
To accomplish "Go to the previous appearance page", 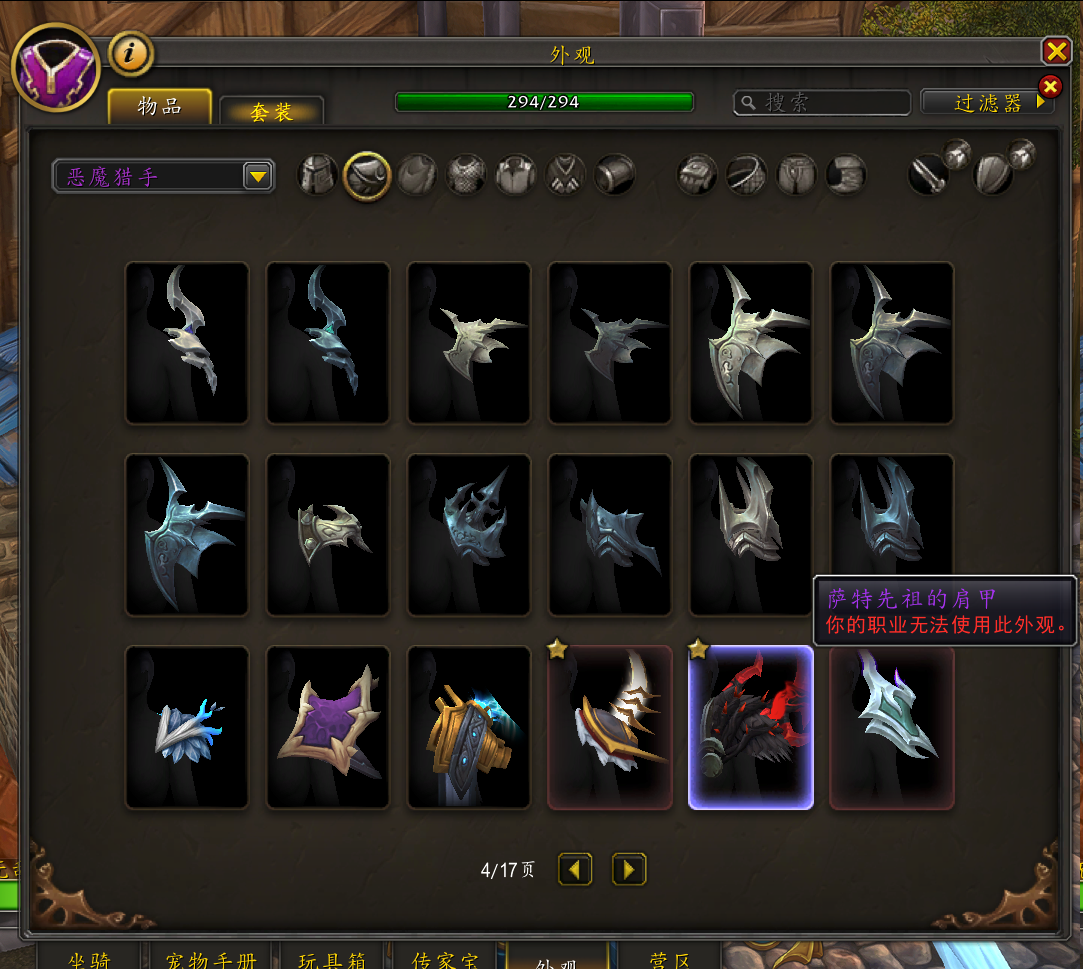I will pos(575,869).
